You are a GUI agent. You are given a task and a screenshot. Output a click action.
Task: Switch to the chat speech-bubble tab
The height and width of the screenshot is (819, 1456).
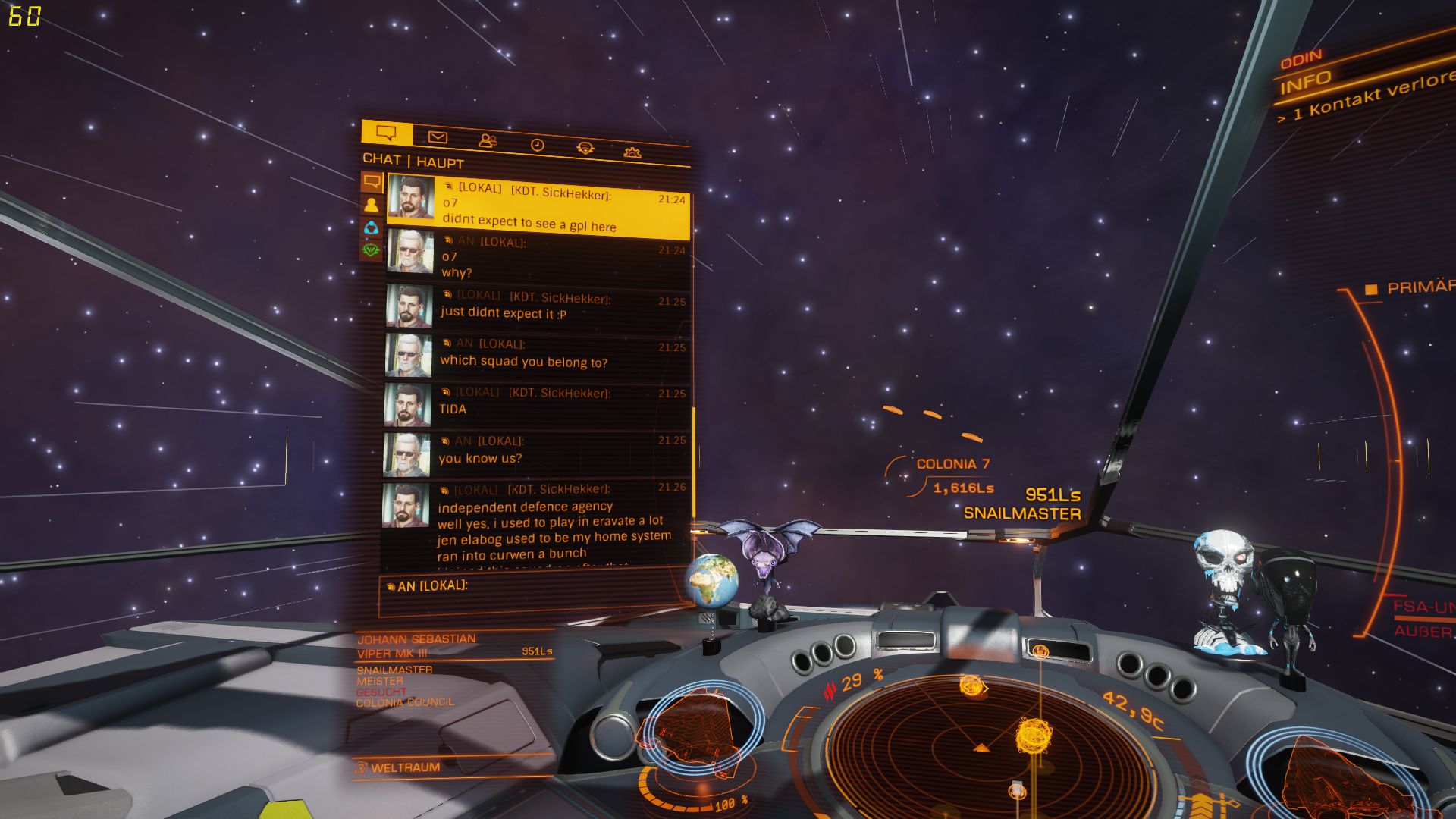pos(387,133)
